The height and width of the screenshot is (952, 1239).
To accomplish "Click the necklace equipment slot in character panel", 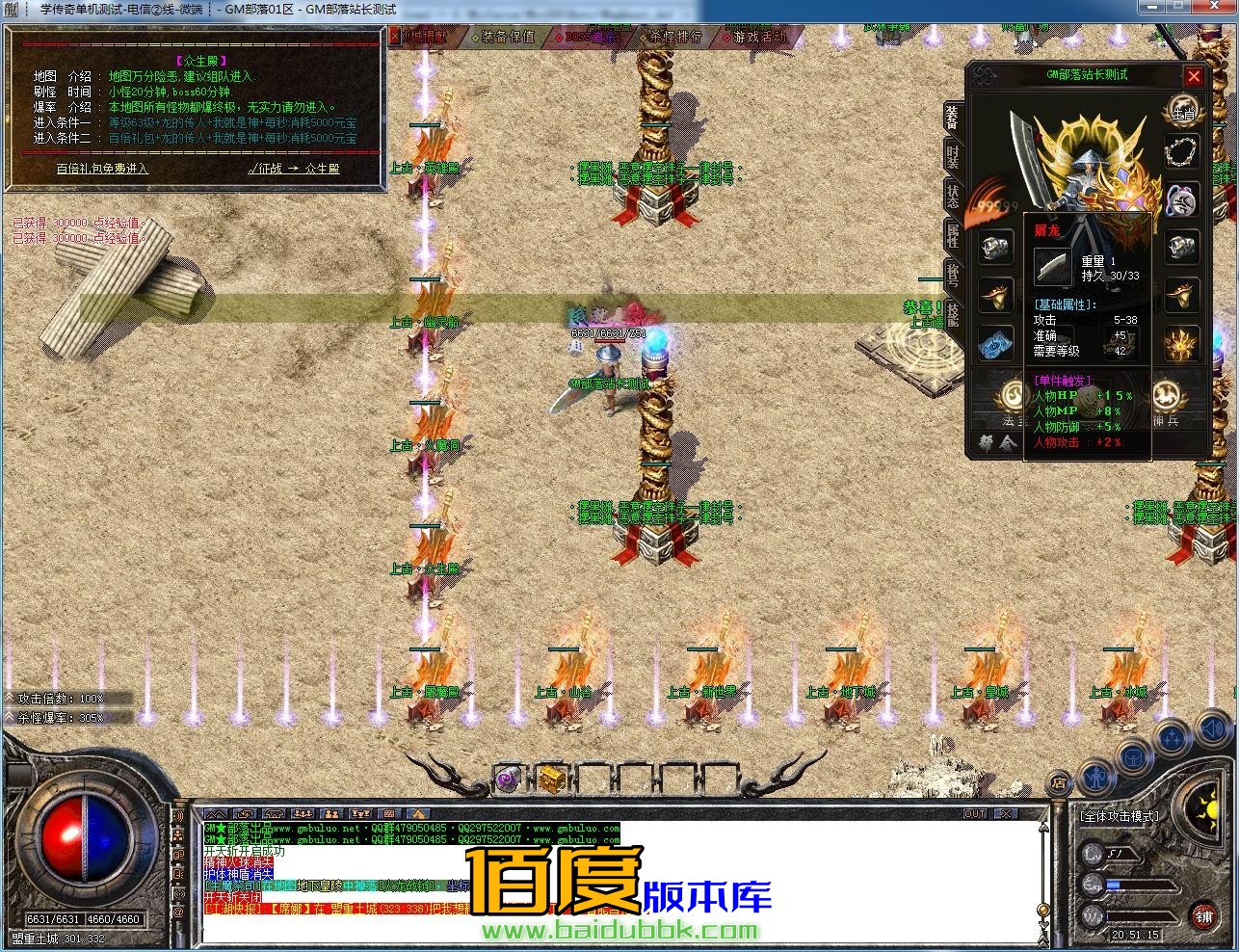I will (1180, 151).
